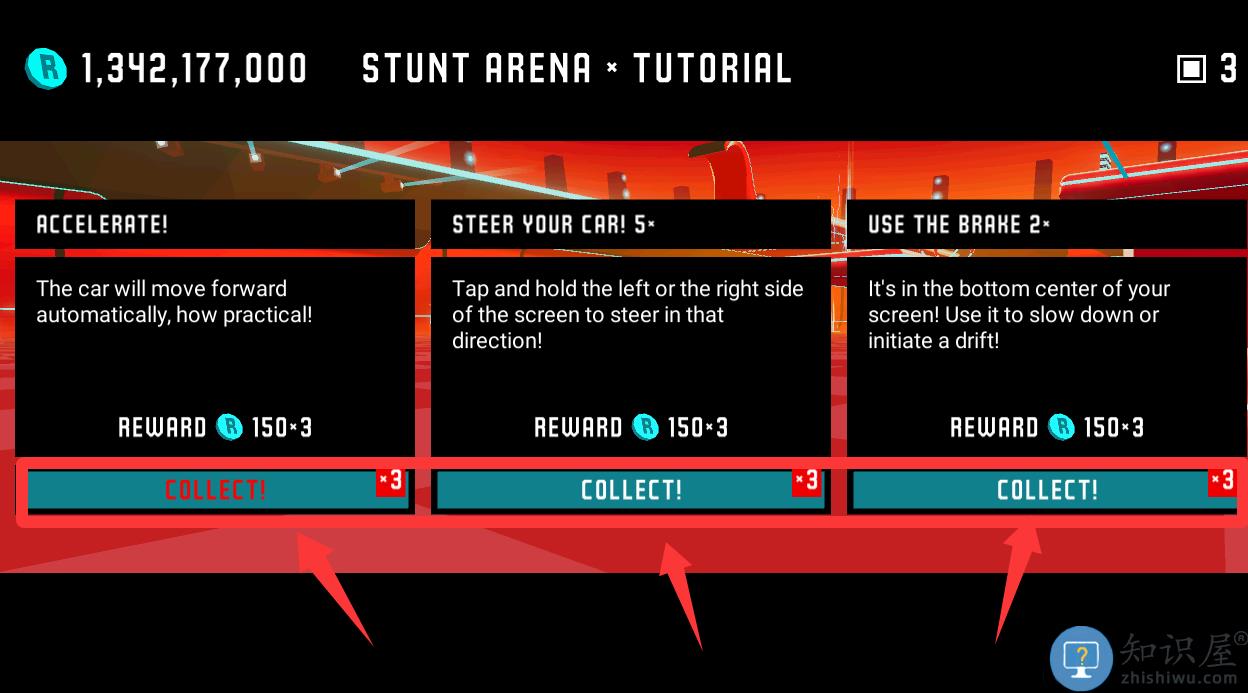Tap the currency coin icon in the header

pyautogui.click(x=46, y=68)
